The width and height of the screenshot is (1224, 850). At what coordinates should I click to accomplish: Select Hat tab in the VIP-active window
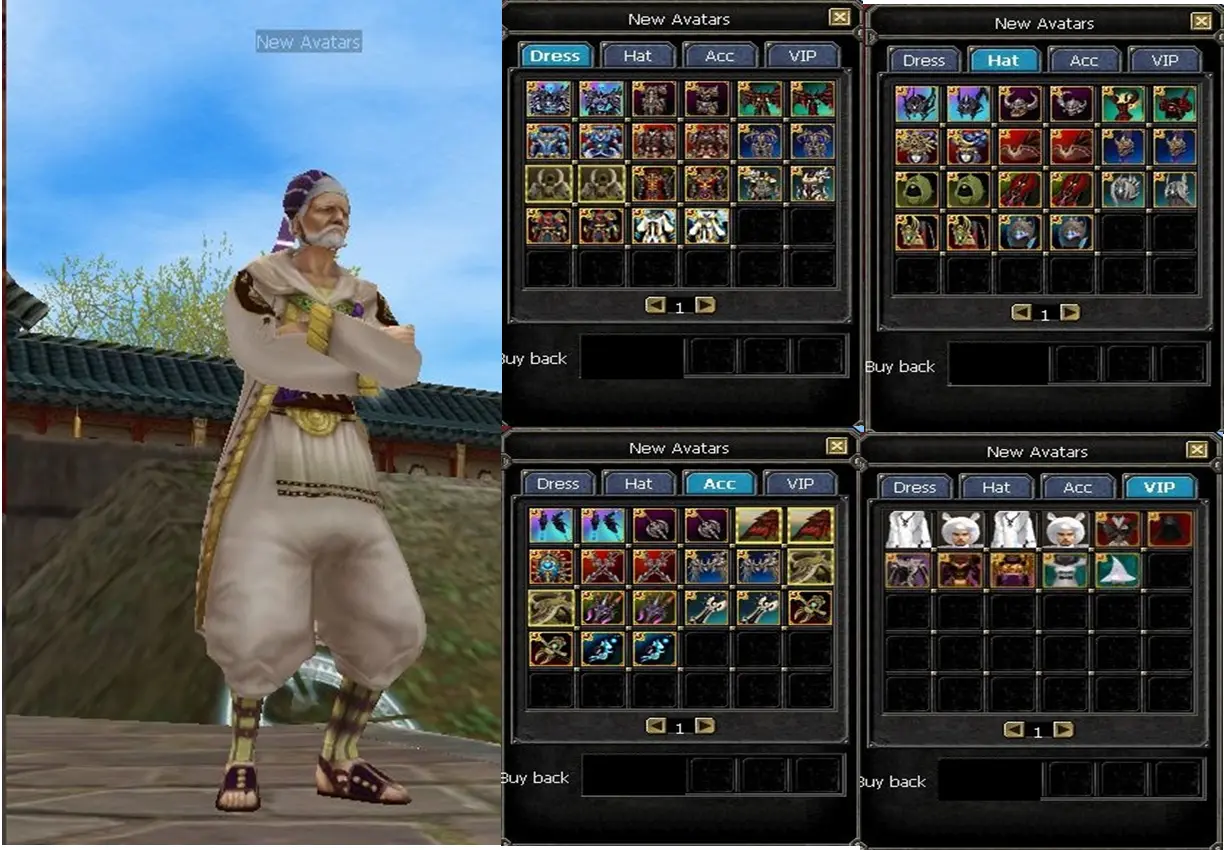click(996, 487)
